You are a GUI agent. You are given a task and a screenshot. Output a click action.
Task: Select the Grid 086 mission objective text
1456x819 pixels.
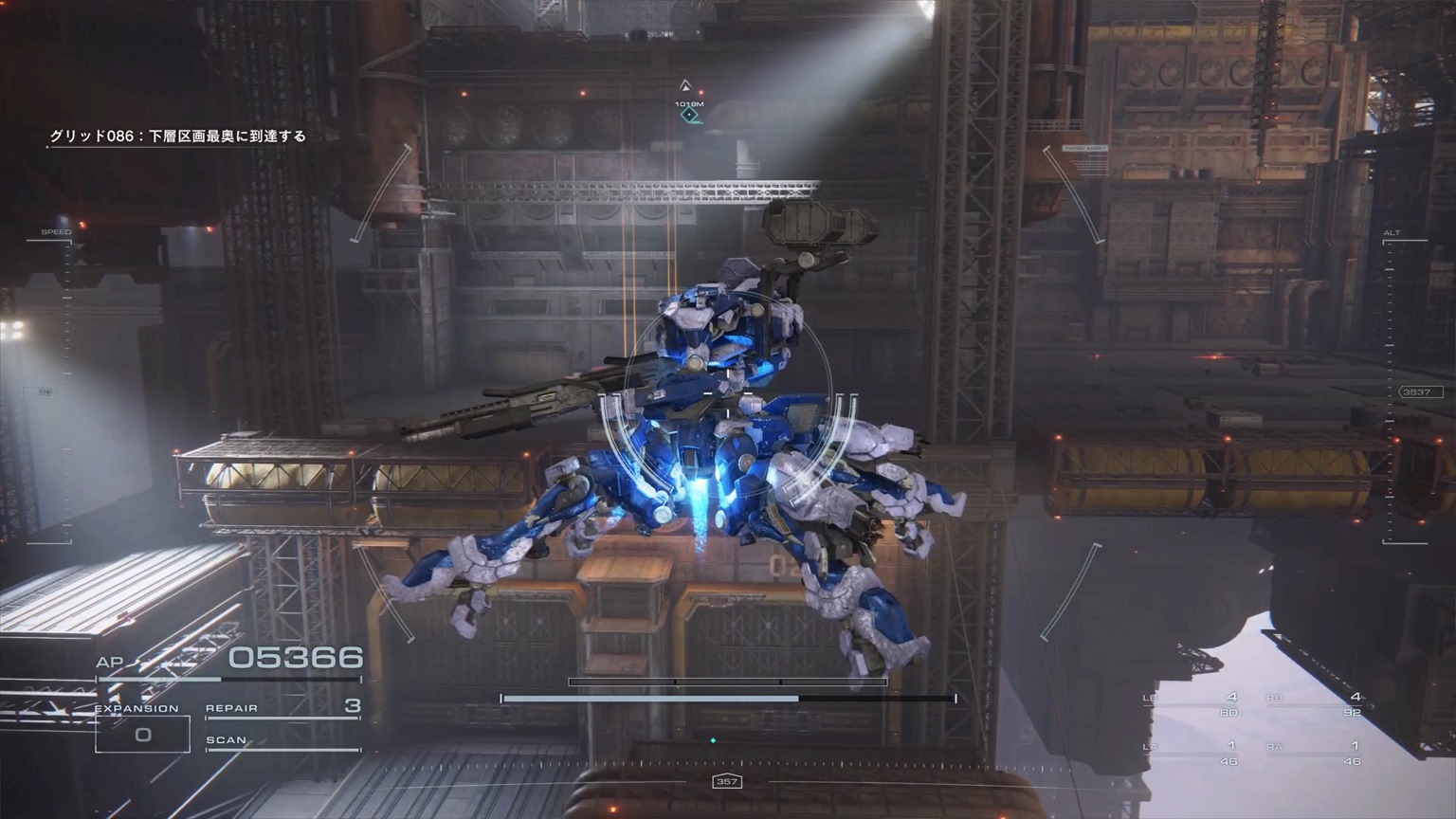click(178, 136)
